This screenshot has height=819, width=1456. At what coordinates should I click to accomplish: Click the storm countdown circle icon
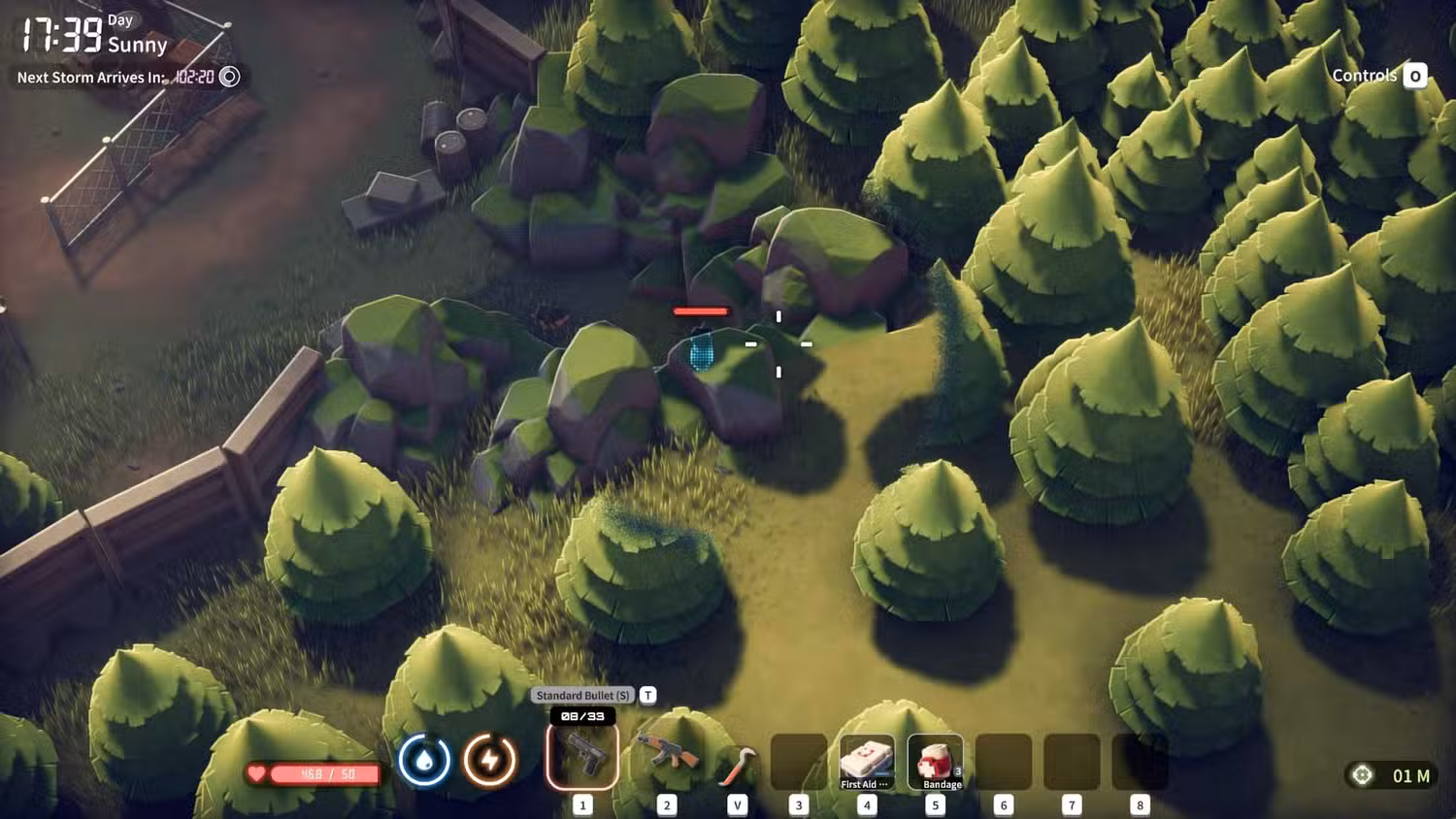230,77
